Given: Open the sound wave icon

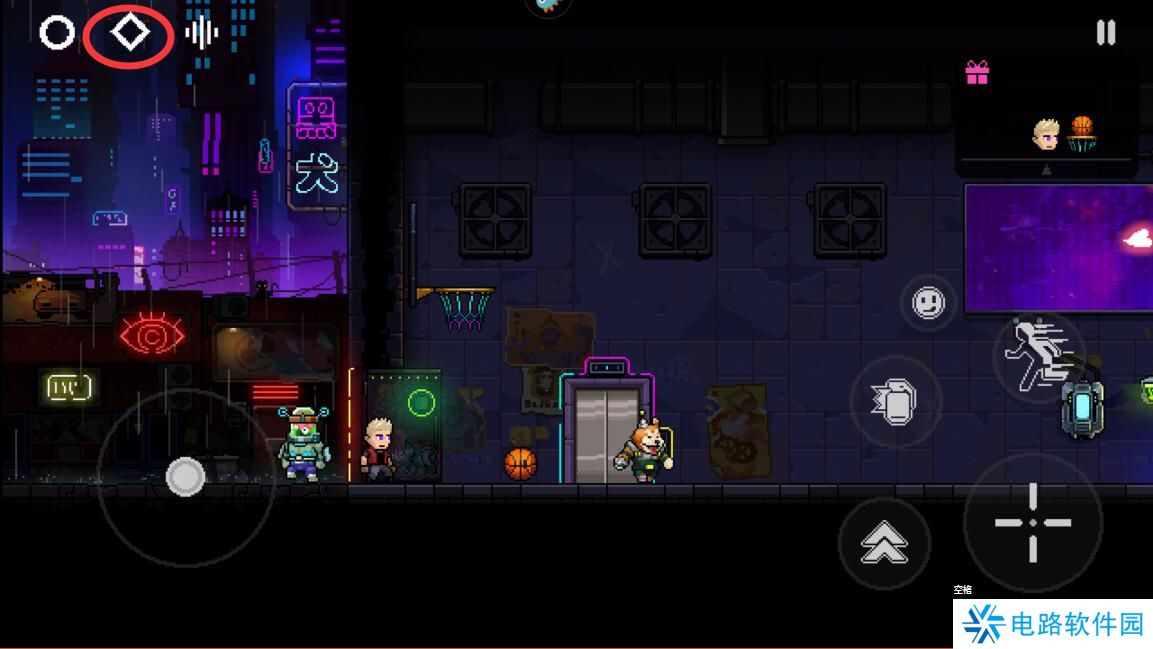Looking at the screenshot, I should pos(201,33).
